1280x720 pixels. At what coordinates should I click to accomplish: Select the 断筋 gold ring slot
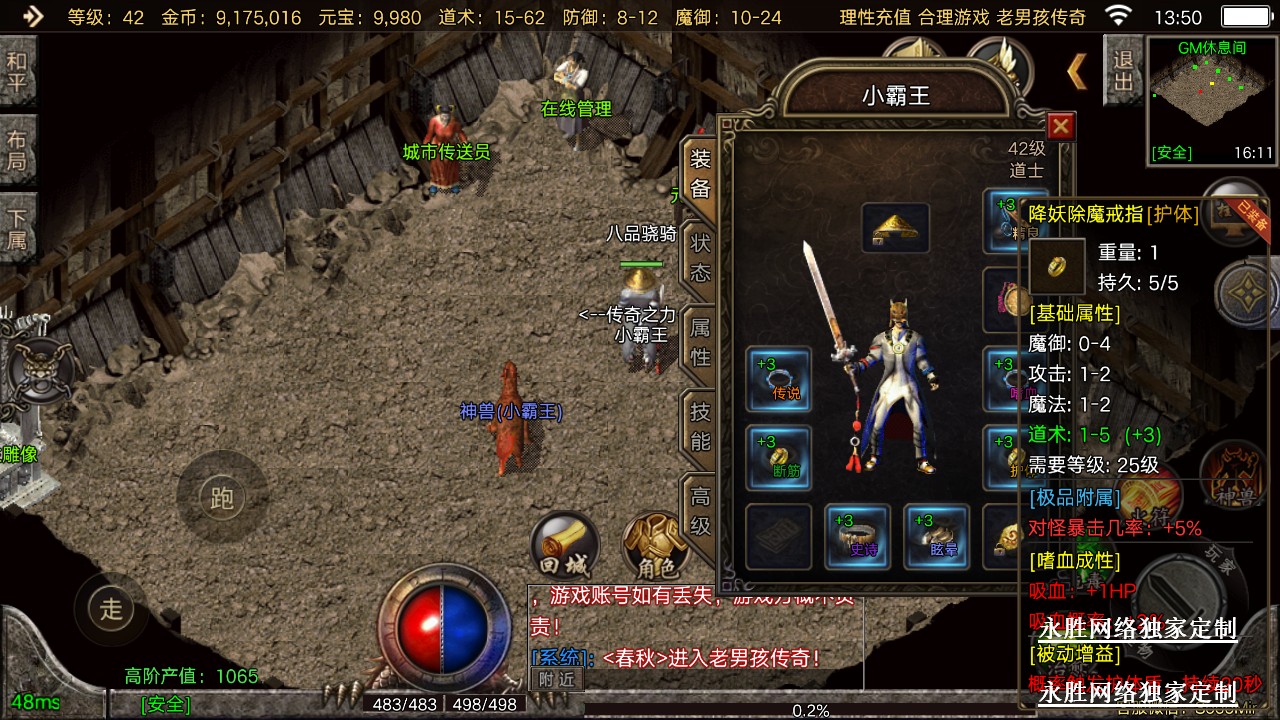coord(779,457)
